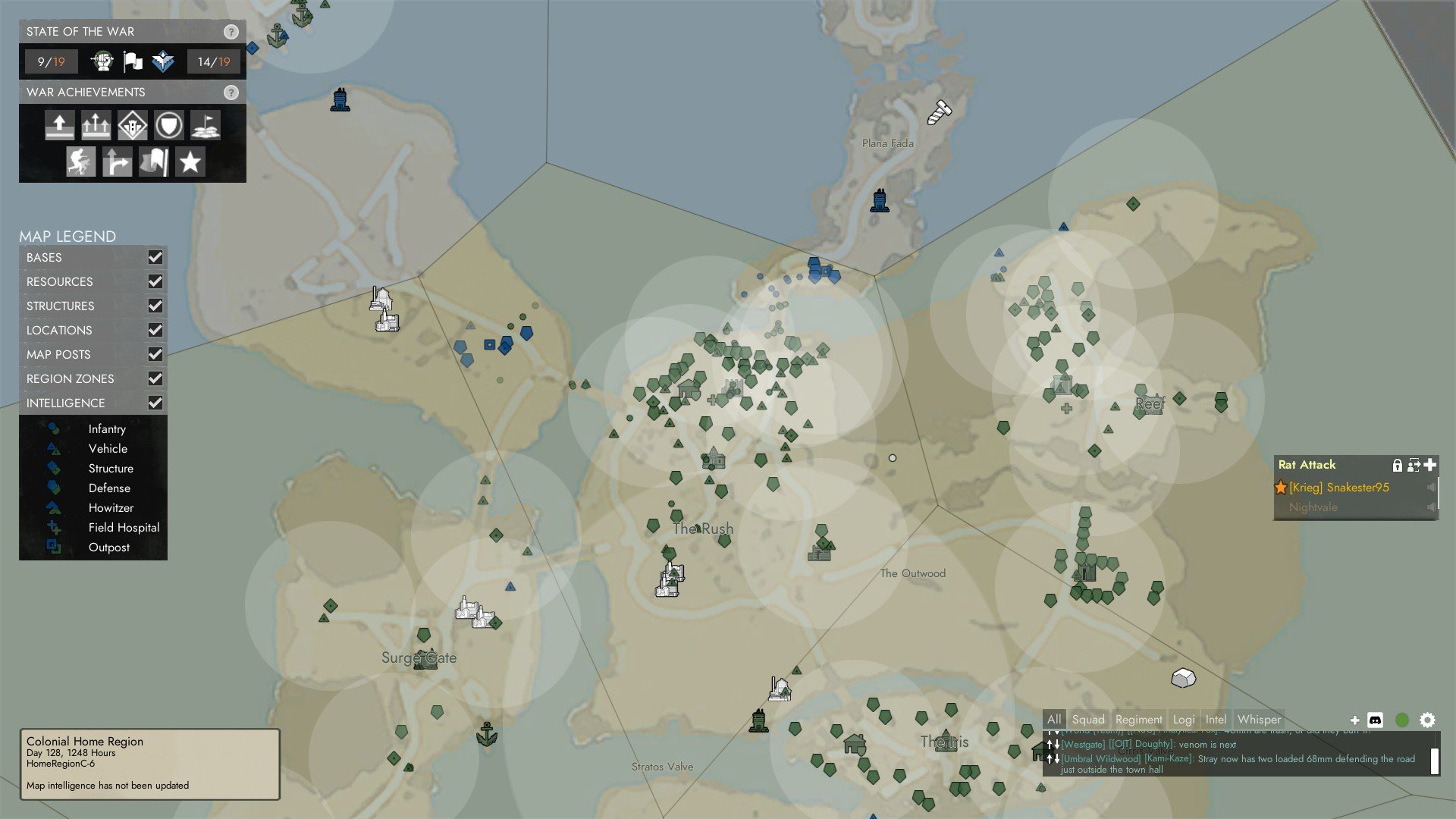The height and width of the screenshot is (819, 1456).
Task: Toggle the MAP POSTS legend checkbox
Action: pyautogui.click(x=155, y=354)
